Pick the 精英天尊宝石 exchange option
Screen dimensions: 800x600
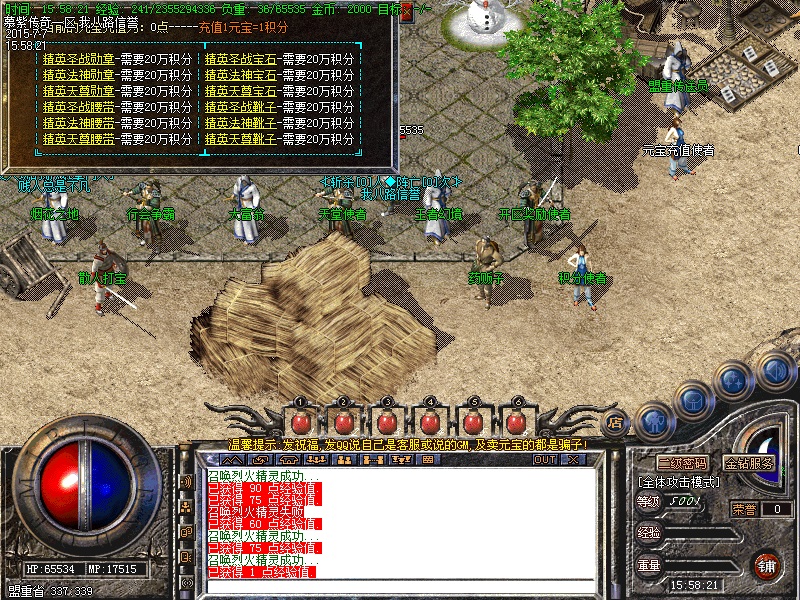[x=241, y=91]
